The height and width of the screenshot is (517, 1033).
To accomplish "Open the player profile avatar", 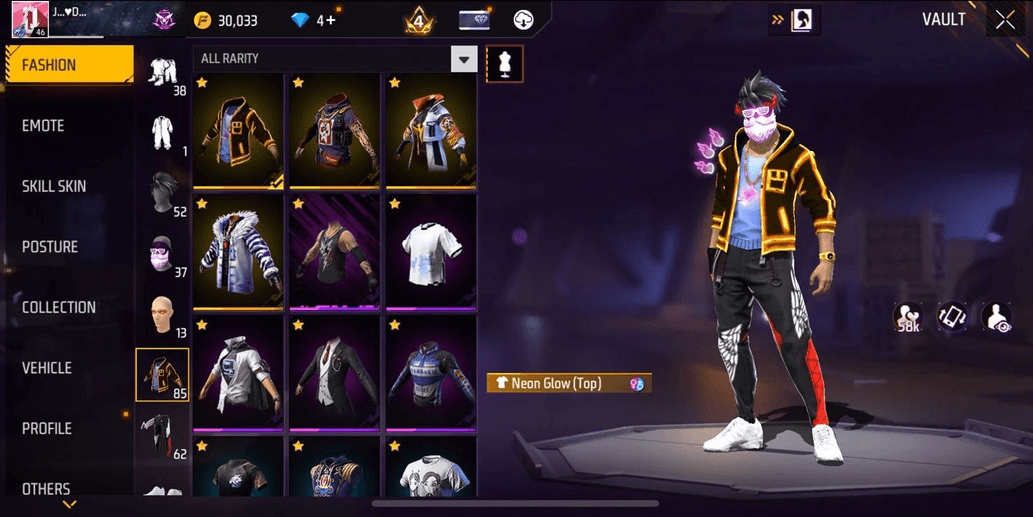I will coord(30,19).
